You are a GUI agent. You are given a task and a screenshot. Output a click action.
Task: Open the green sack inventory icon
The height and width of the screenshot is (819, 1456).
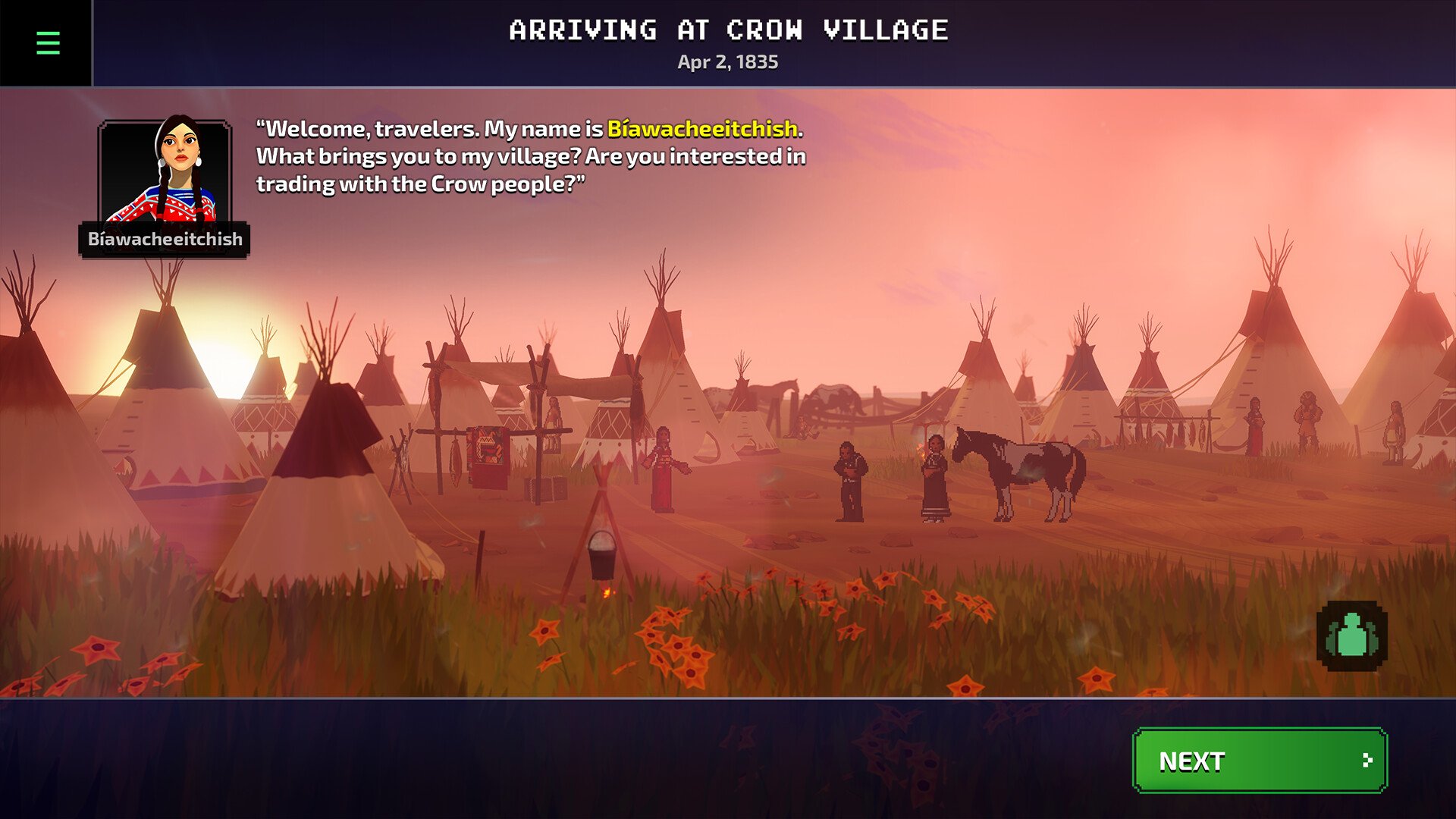coord(1352,636)
